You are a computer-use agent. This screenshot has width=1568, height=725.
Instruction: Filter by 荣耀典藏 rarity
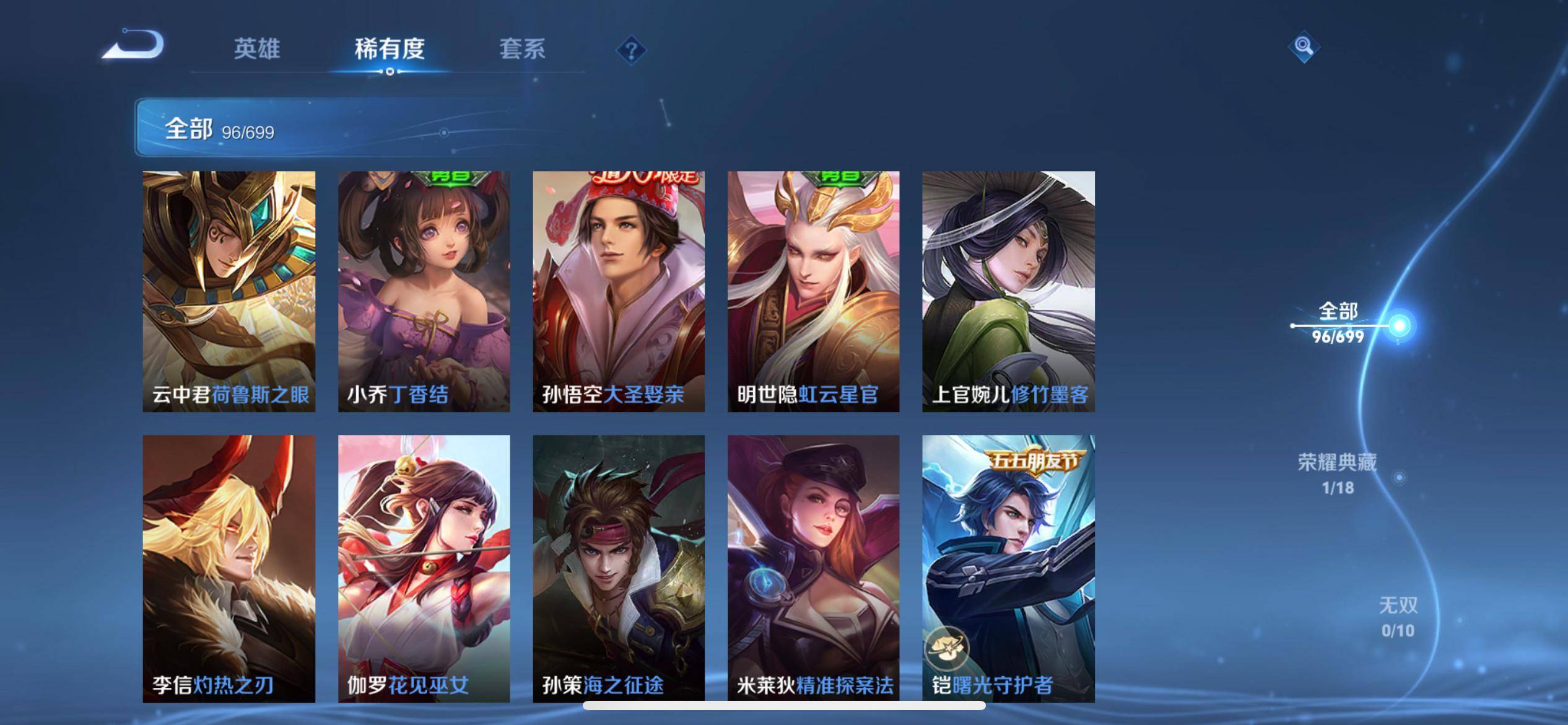point(1338,473)
